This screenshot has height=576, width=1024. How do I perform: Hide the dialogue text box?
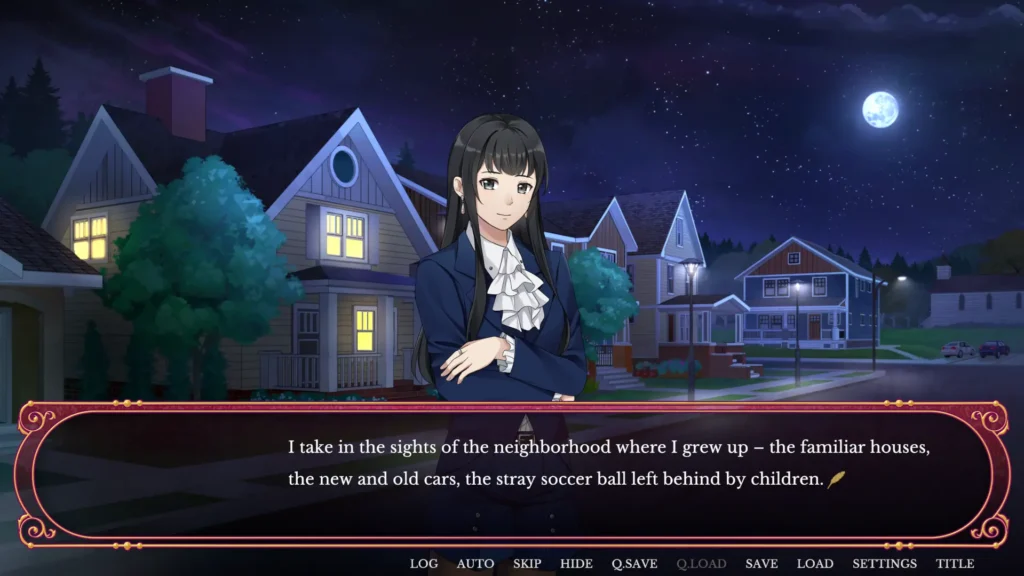[x=576, y=564]
